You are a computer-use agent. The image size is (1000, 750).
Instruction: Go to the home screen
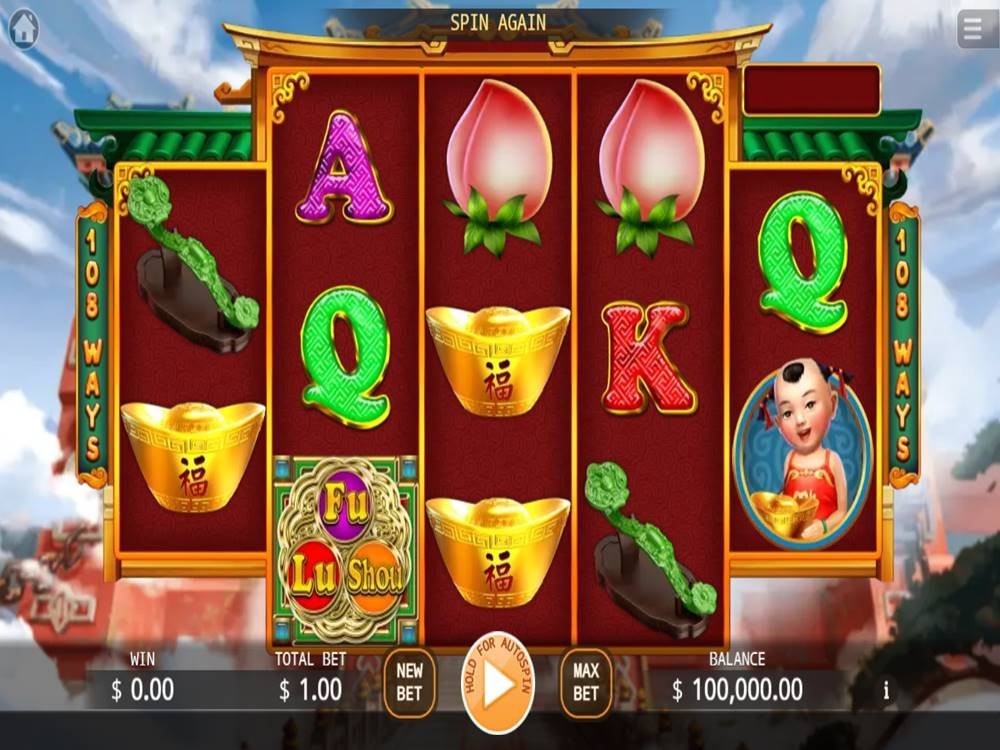point(24,30)
